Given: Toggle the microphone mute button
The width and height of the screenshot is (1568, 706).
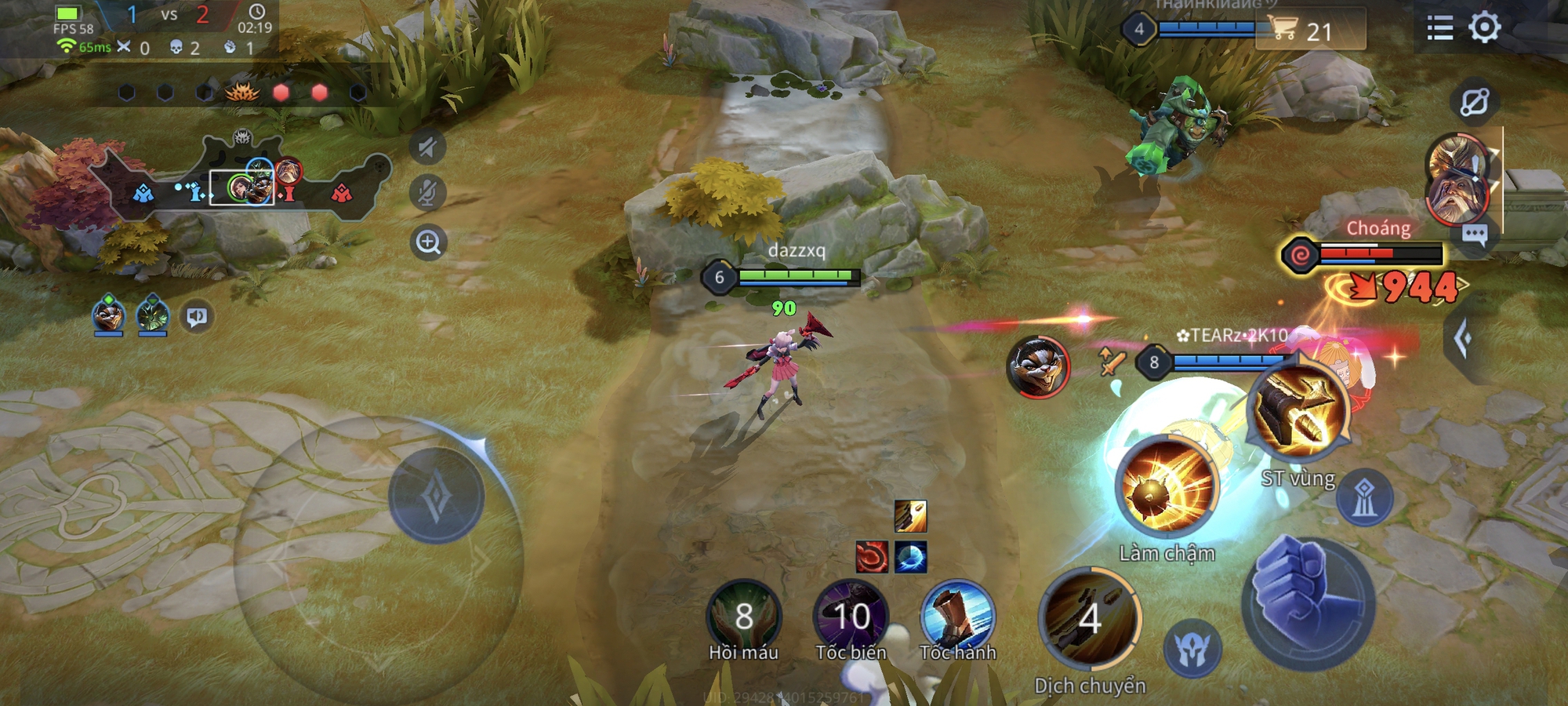Looking at the screenshot, I should 427,193.
